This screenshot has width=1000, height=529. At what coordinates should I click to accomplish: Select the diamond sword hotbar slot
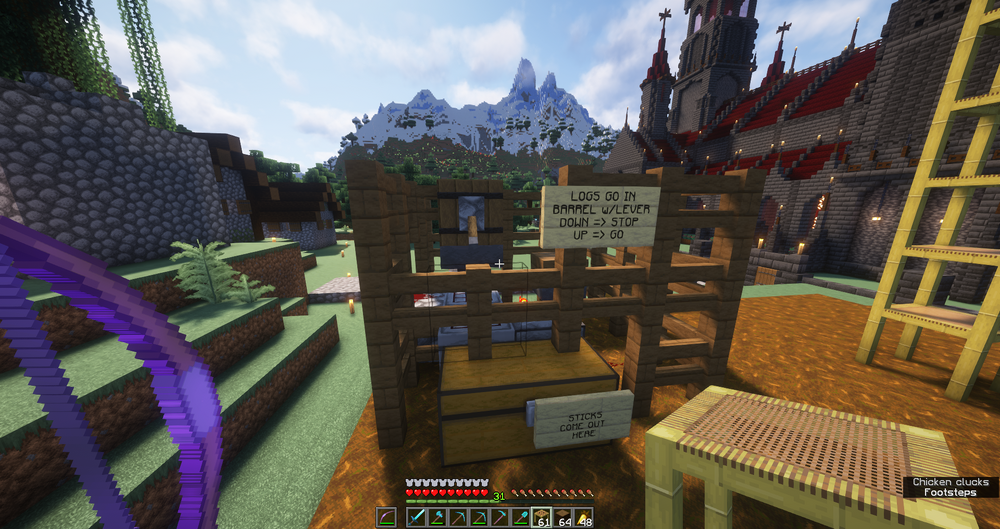[x=416, y=517]
